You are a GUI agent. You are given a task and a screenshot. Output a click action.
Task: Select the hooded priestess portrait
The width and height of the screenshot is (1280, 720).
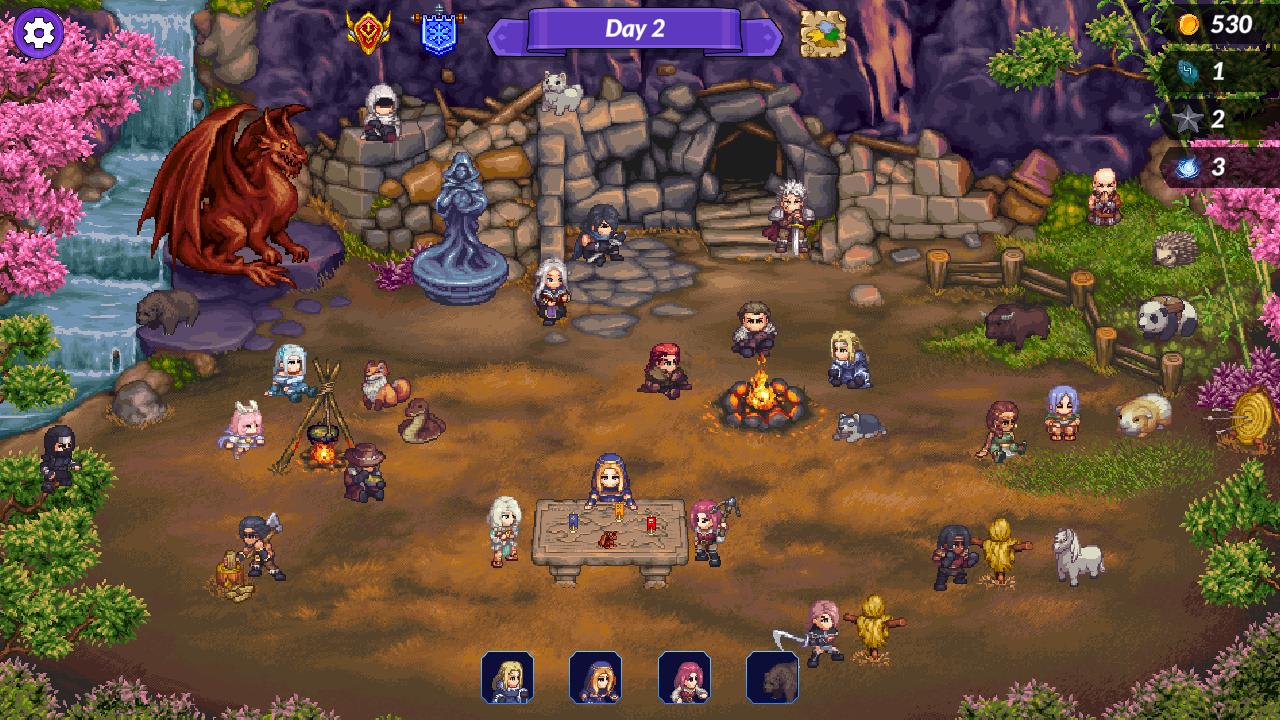[596, 678]
